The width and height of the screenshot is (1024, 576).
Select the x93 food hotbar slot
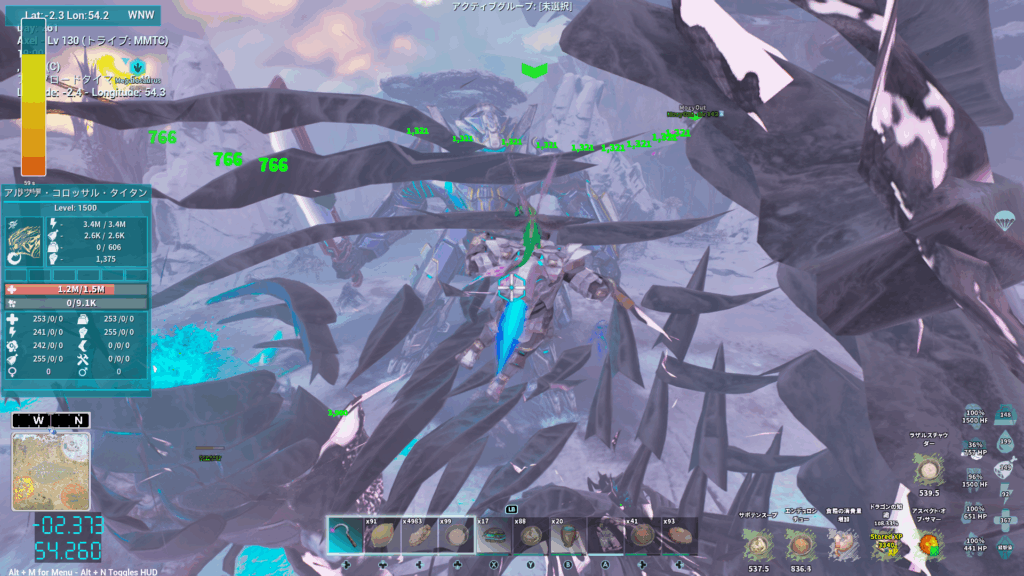(679, 536)
